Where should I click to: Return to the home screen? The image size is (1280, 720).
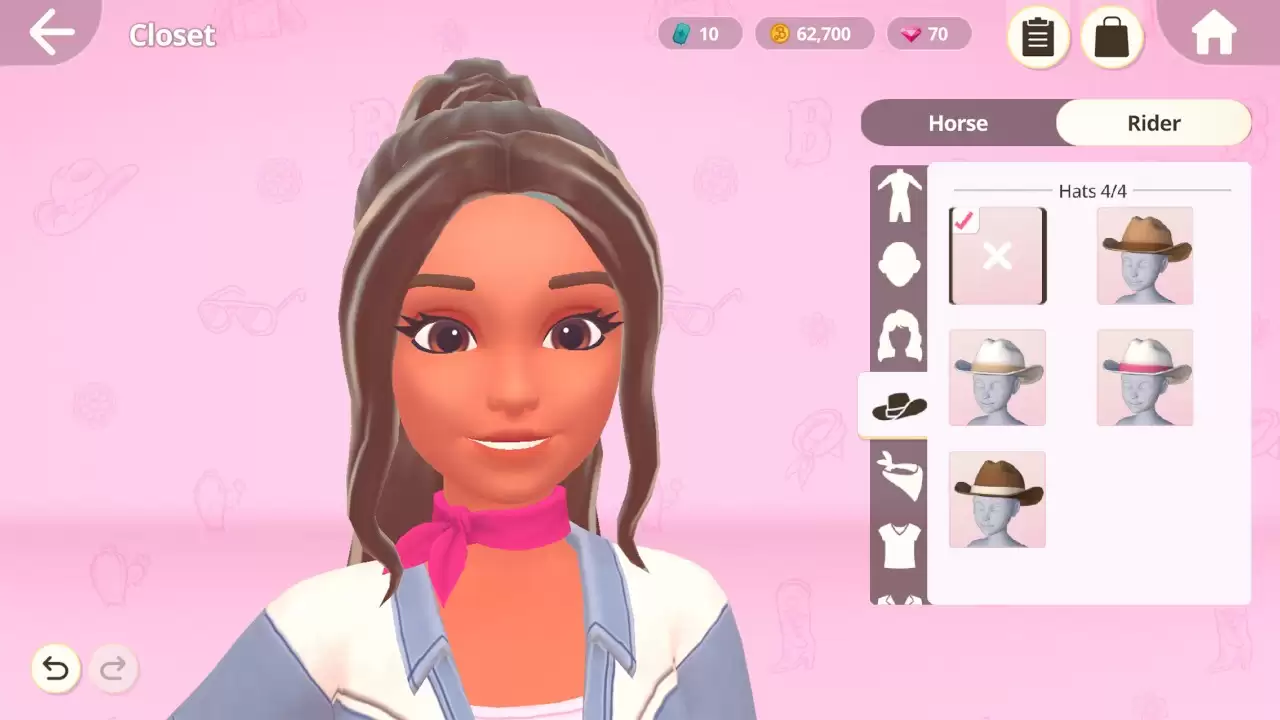pyautogui.click(x=1214, y=34)
